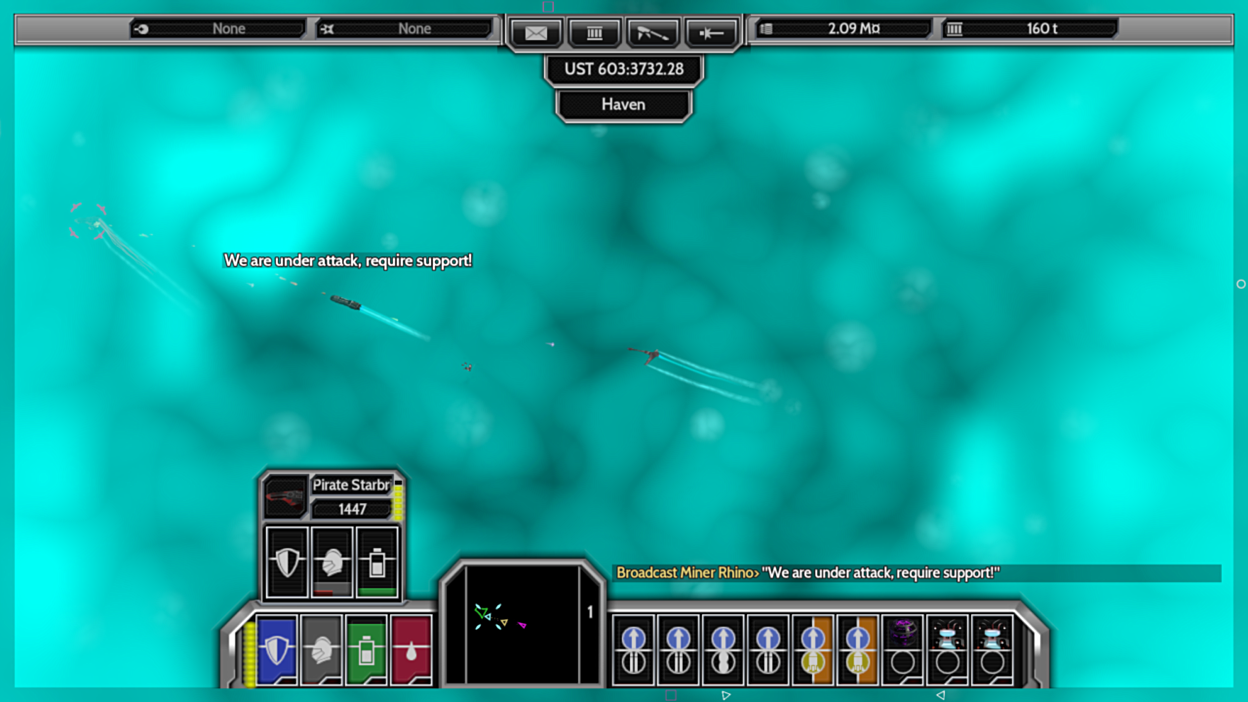This screenshot has height=702, width=1248.
Task: Toggle the gray armor helmet icon
Action: point(321,650)
